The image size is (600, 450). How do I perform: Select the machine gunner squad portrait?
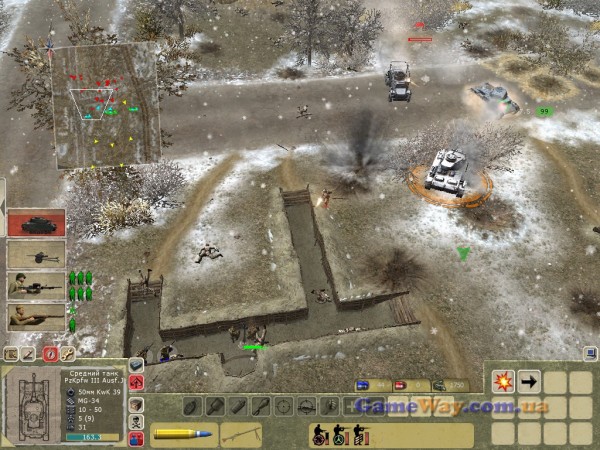coord(37,286)
